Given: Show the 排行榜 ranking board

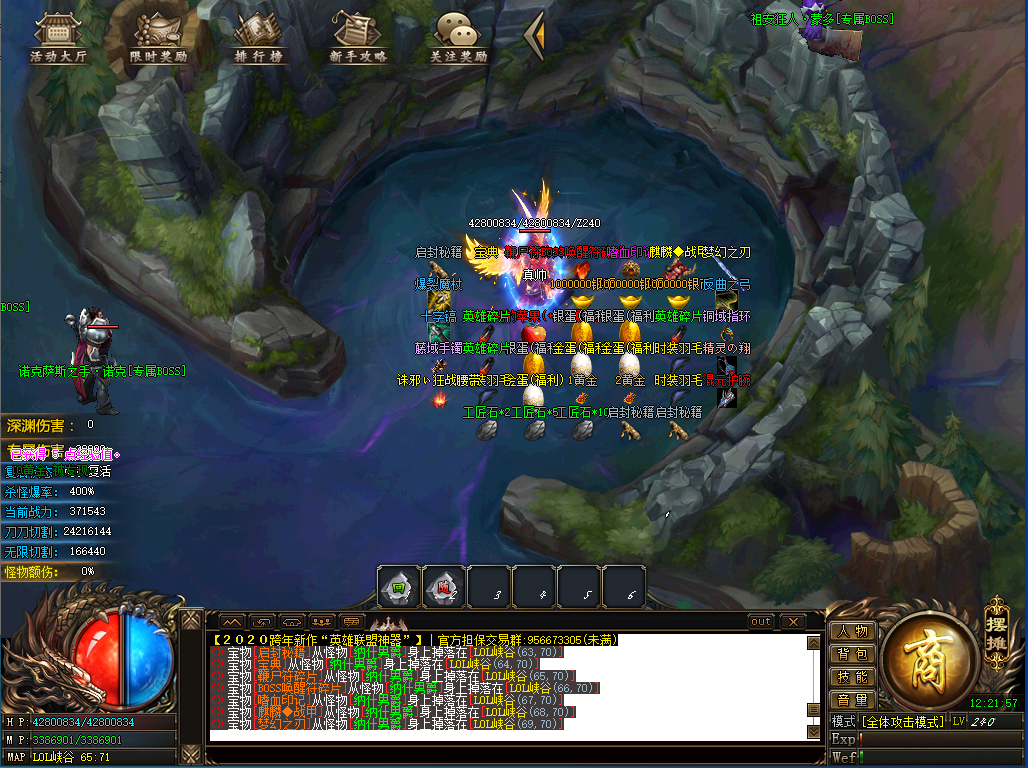Looking at the screenshot, I should (x=259, y=37).
